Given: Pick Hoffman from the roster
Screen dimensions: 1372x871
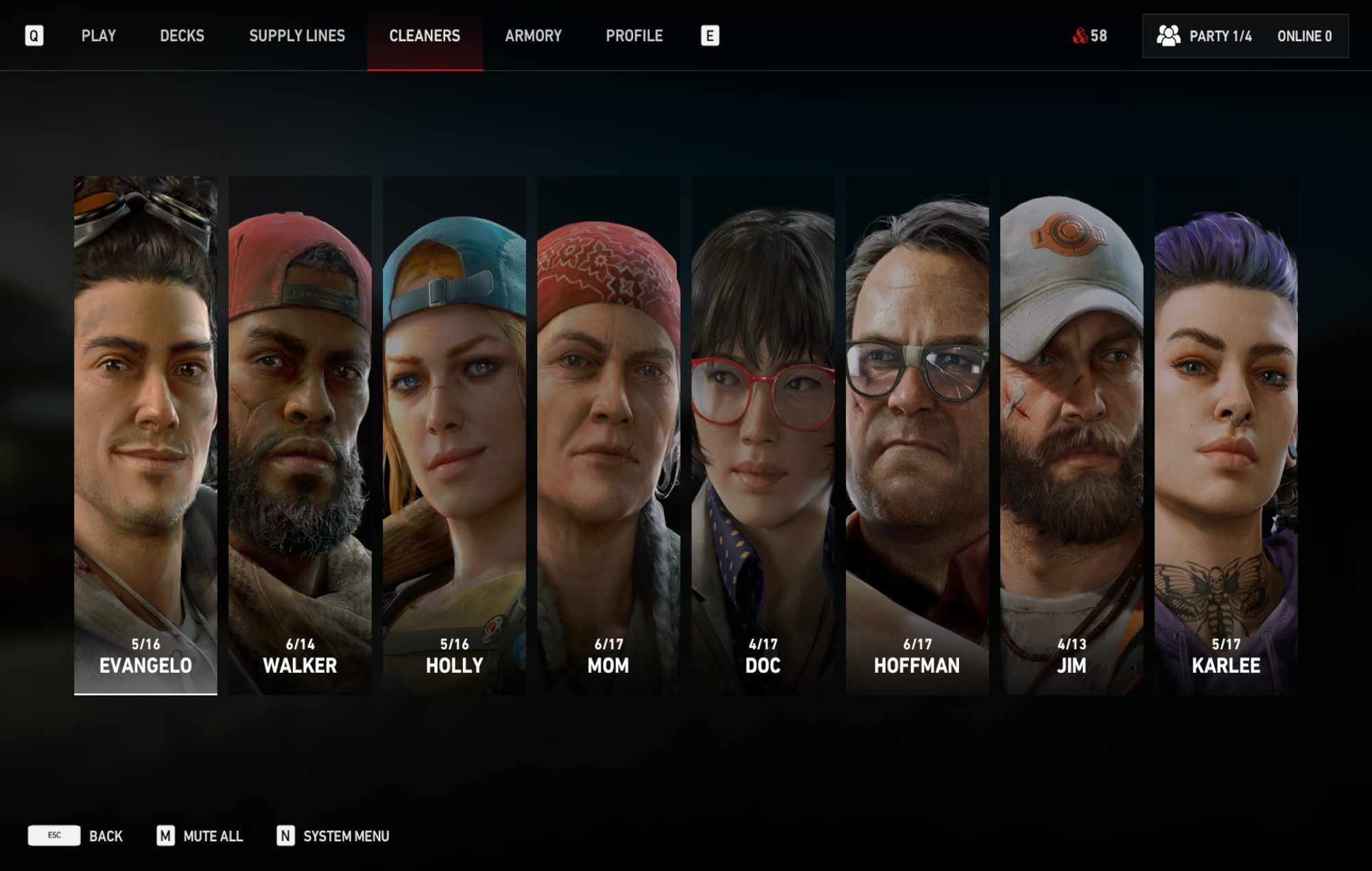Looking at the screenshot, I should (917, 435).
